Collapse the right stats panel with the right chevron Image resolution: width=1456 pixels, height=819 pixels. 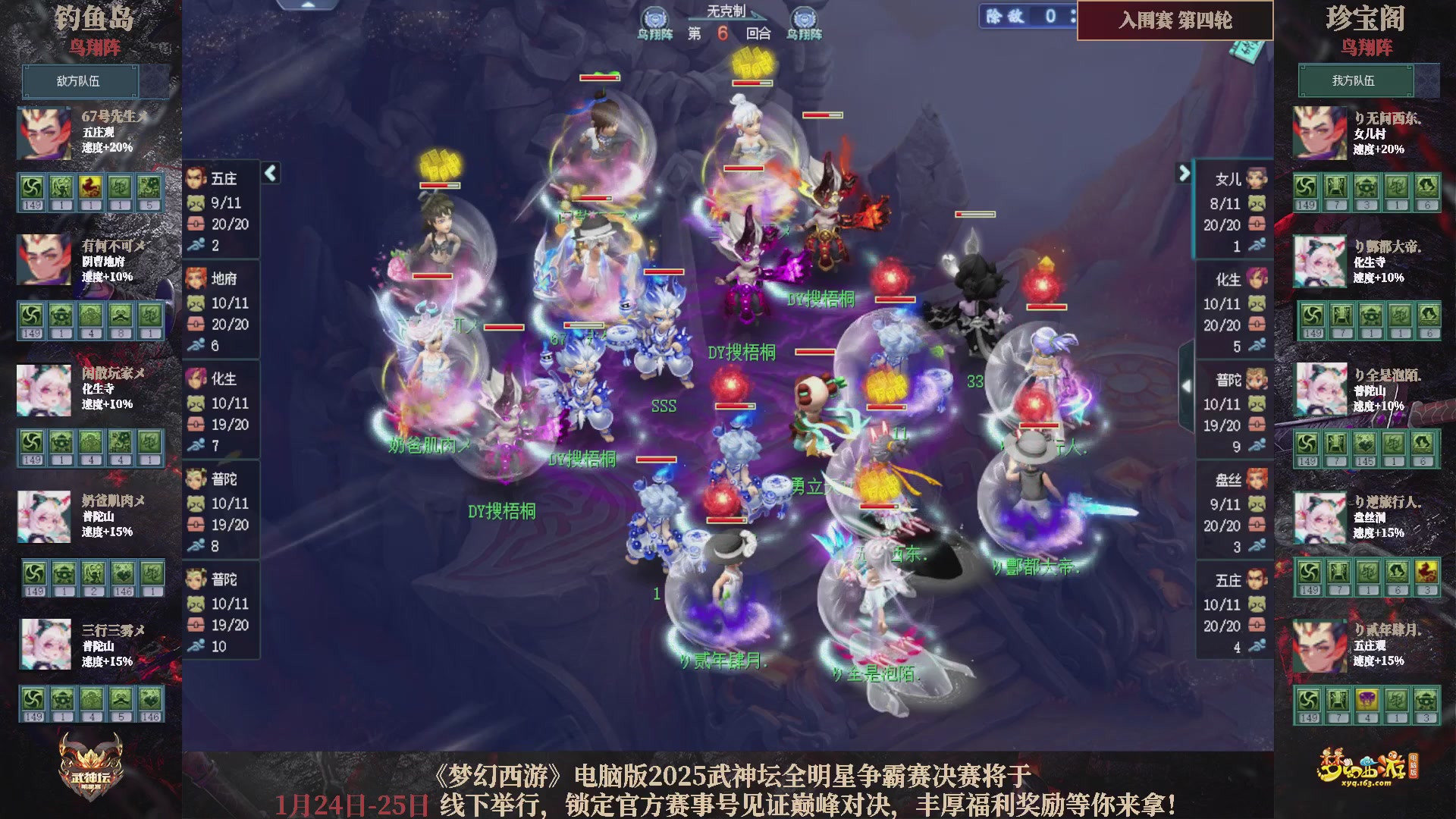[x=1183, y=173]
